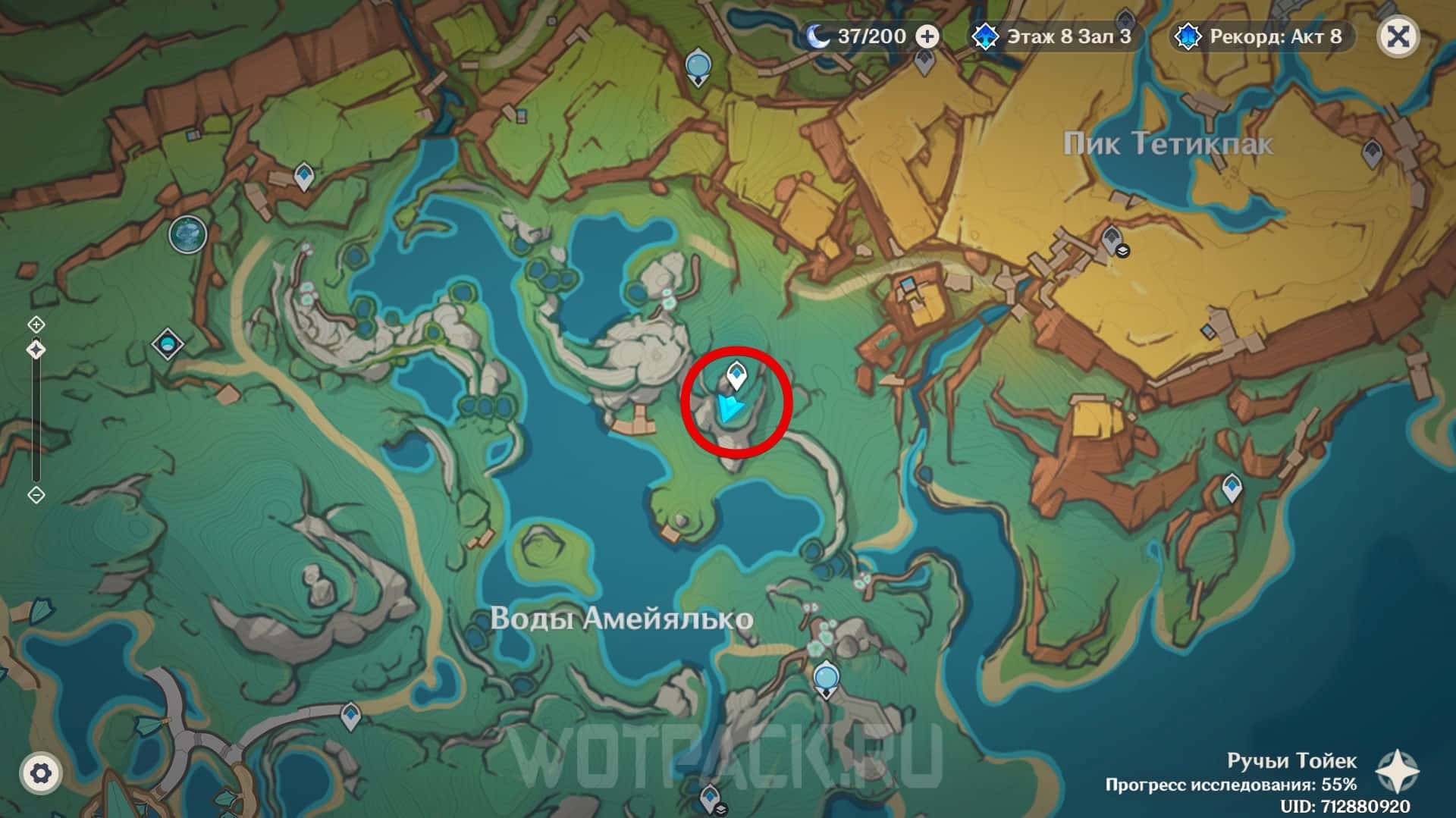Open the region selector star compass icon
Screen dimensions: 1456x818
[x=1396, y=771]
